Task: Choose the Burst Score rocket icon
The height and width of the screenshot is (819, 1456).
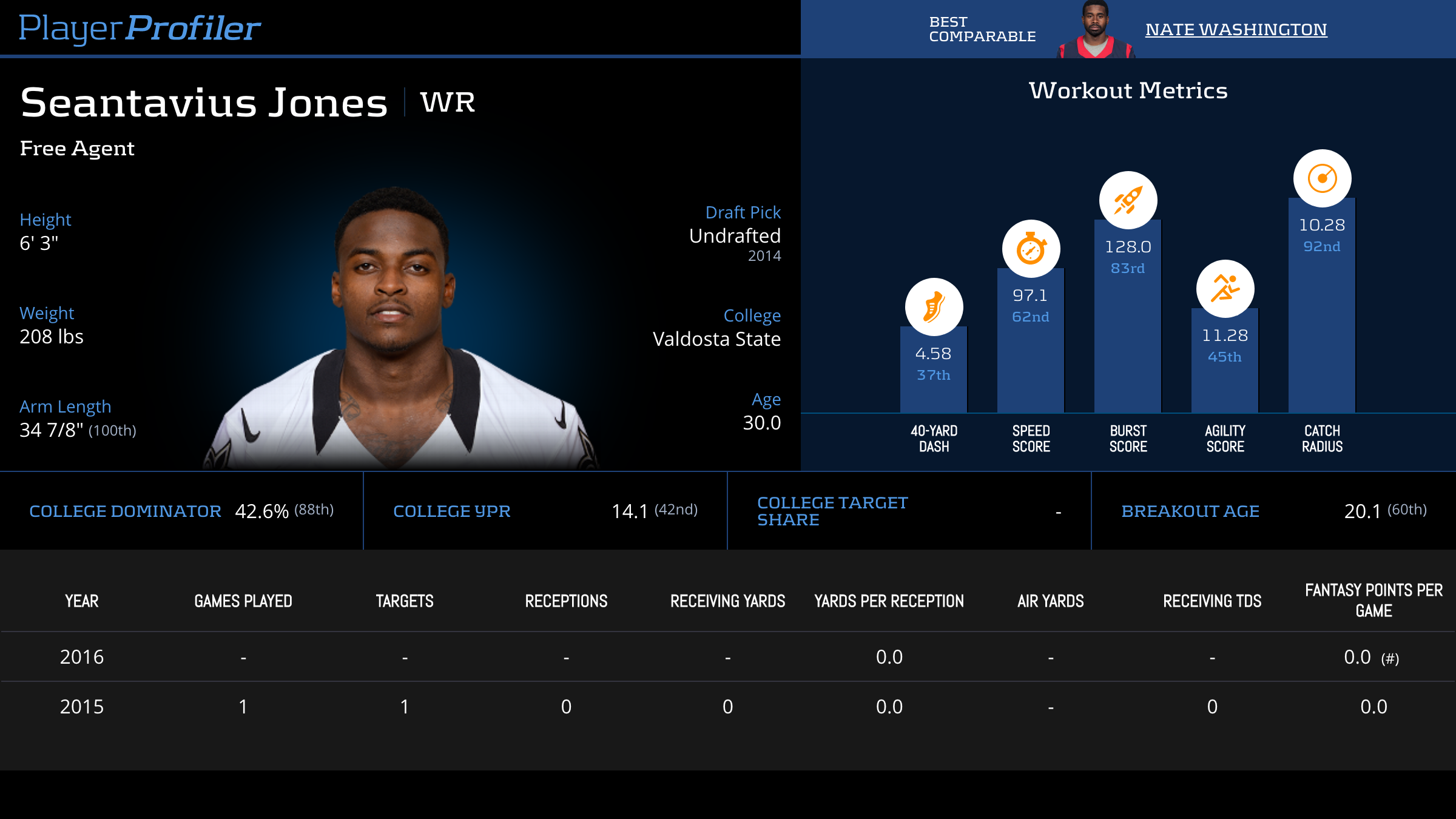Action: pos(1128,200)
